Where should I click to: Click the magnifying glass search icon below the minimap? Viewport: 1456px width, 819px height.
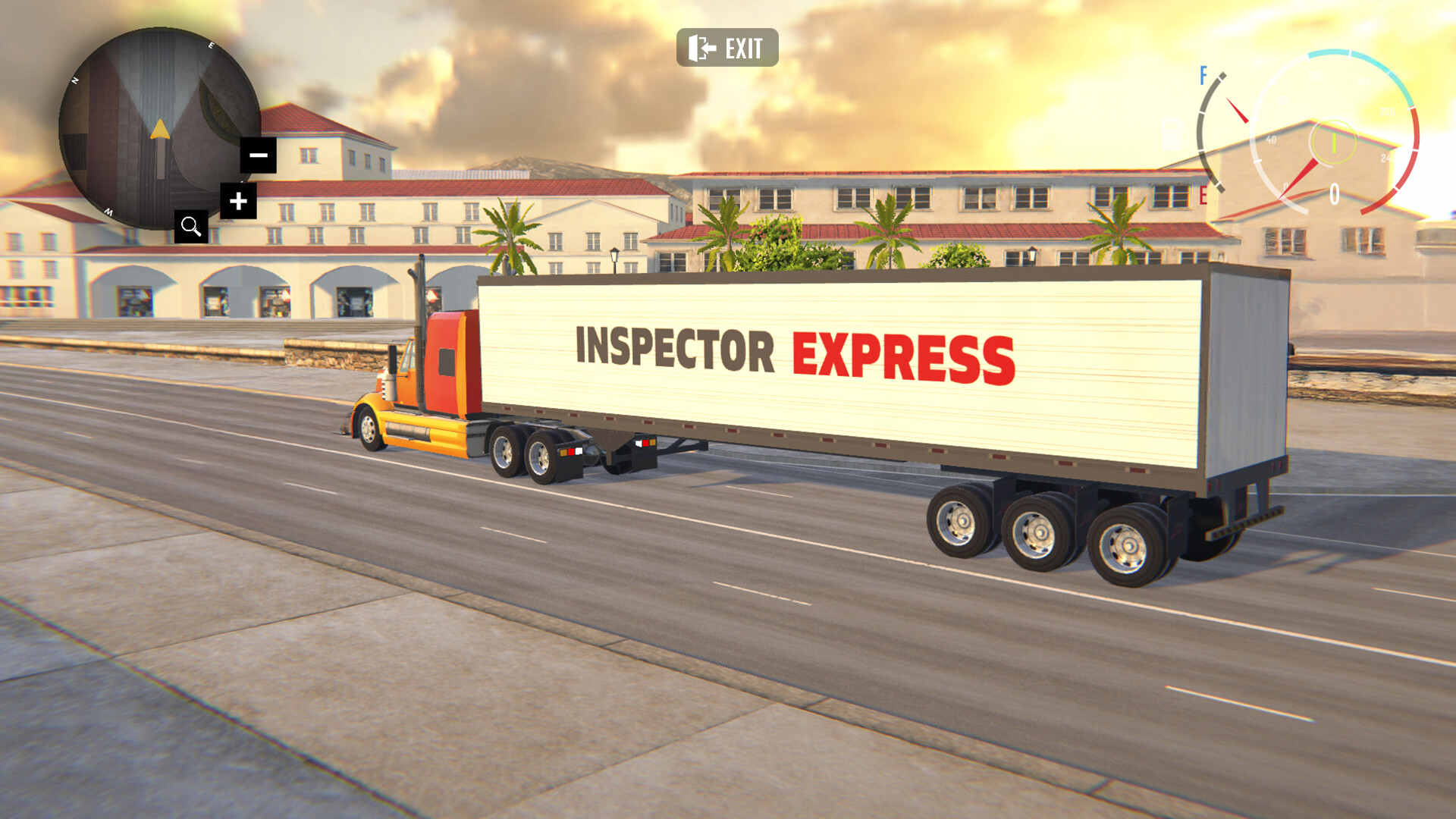click(x=191, y=225)
